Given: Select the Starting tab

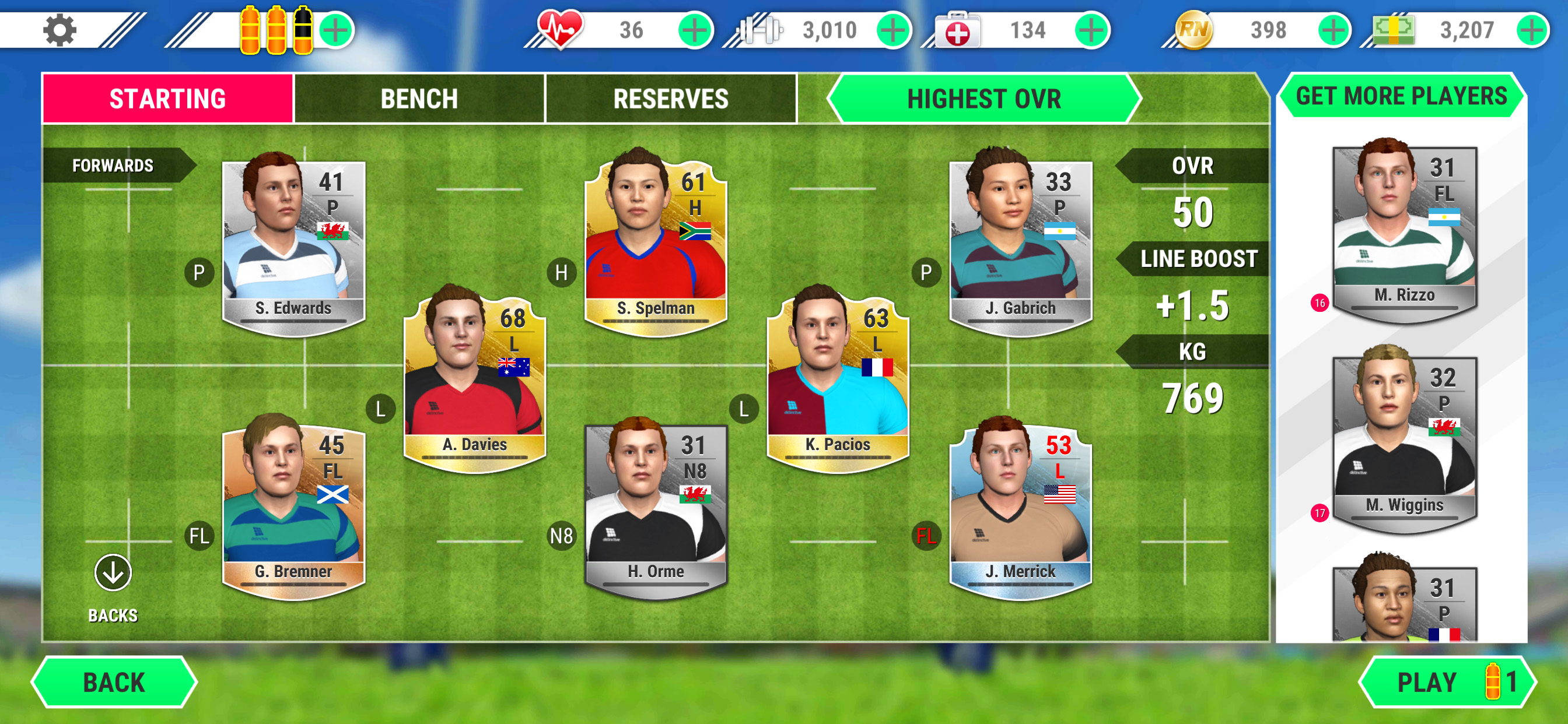Looking at the screenshot, I should pyautogui.click(x=167, y=99).
